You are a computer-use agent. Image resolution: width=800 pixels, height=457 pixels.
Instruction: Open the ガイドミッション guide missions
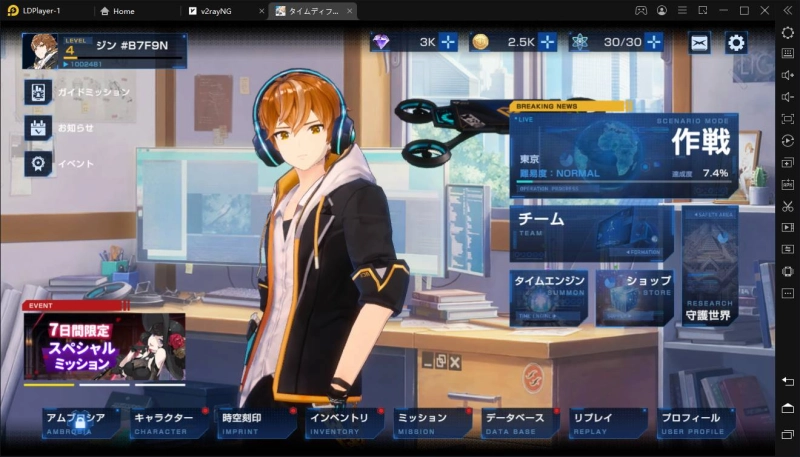coord(38,92)
